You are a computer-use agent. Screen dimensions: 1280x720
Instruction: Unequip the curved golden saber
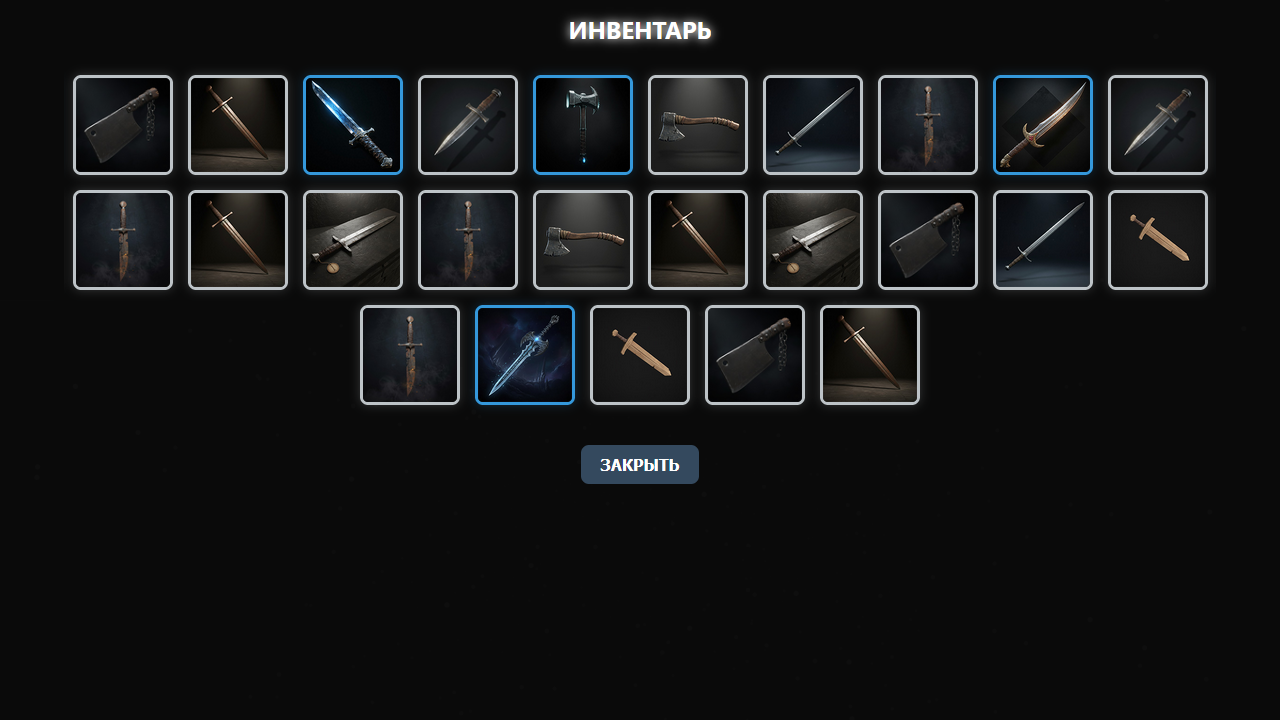pos(1042,124)
